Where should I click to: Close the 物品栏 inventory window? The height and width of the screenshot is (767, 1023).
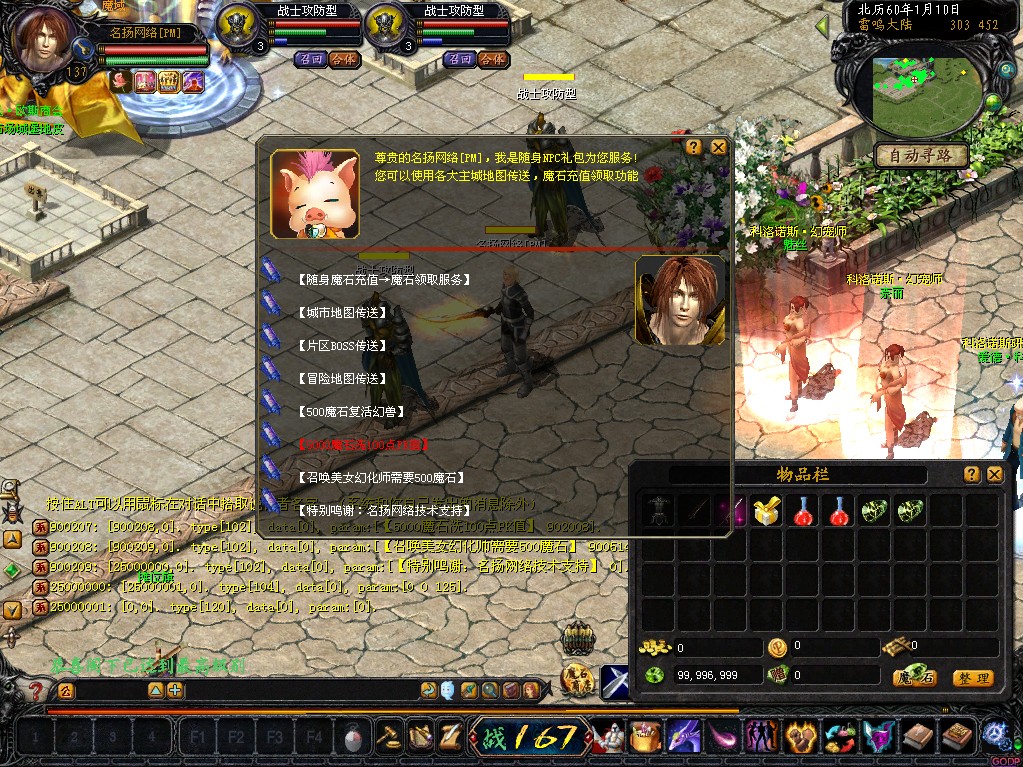coord(995,474)
